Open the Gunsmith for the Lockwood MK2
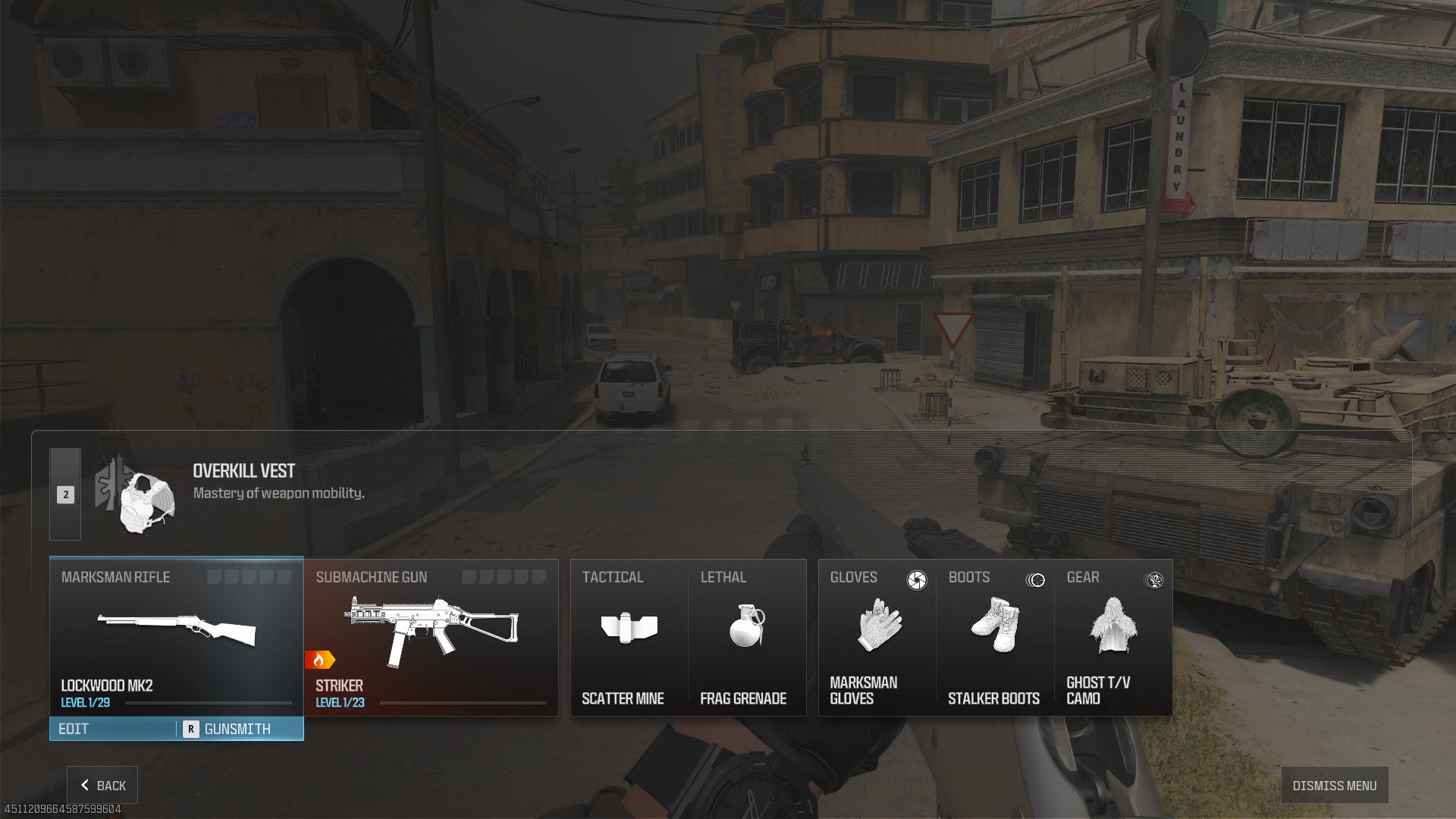Image resolution: width=1456 pixels, height=819 pixels. click(x=237, y=729)
